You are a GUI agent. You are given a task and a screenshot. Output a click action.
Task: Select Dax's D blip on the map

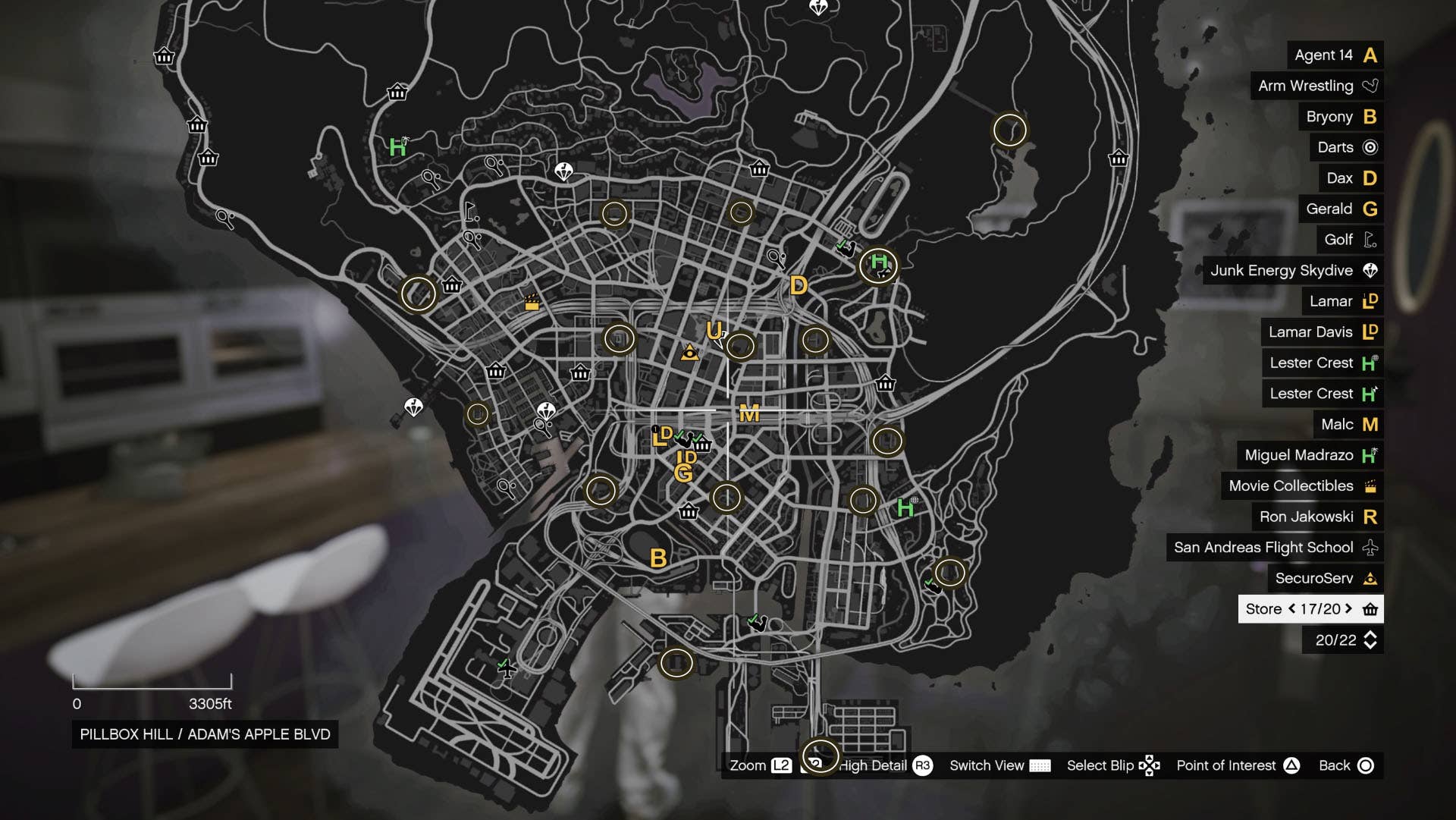click(799, 287)
